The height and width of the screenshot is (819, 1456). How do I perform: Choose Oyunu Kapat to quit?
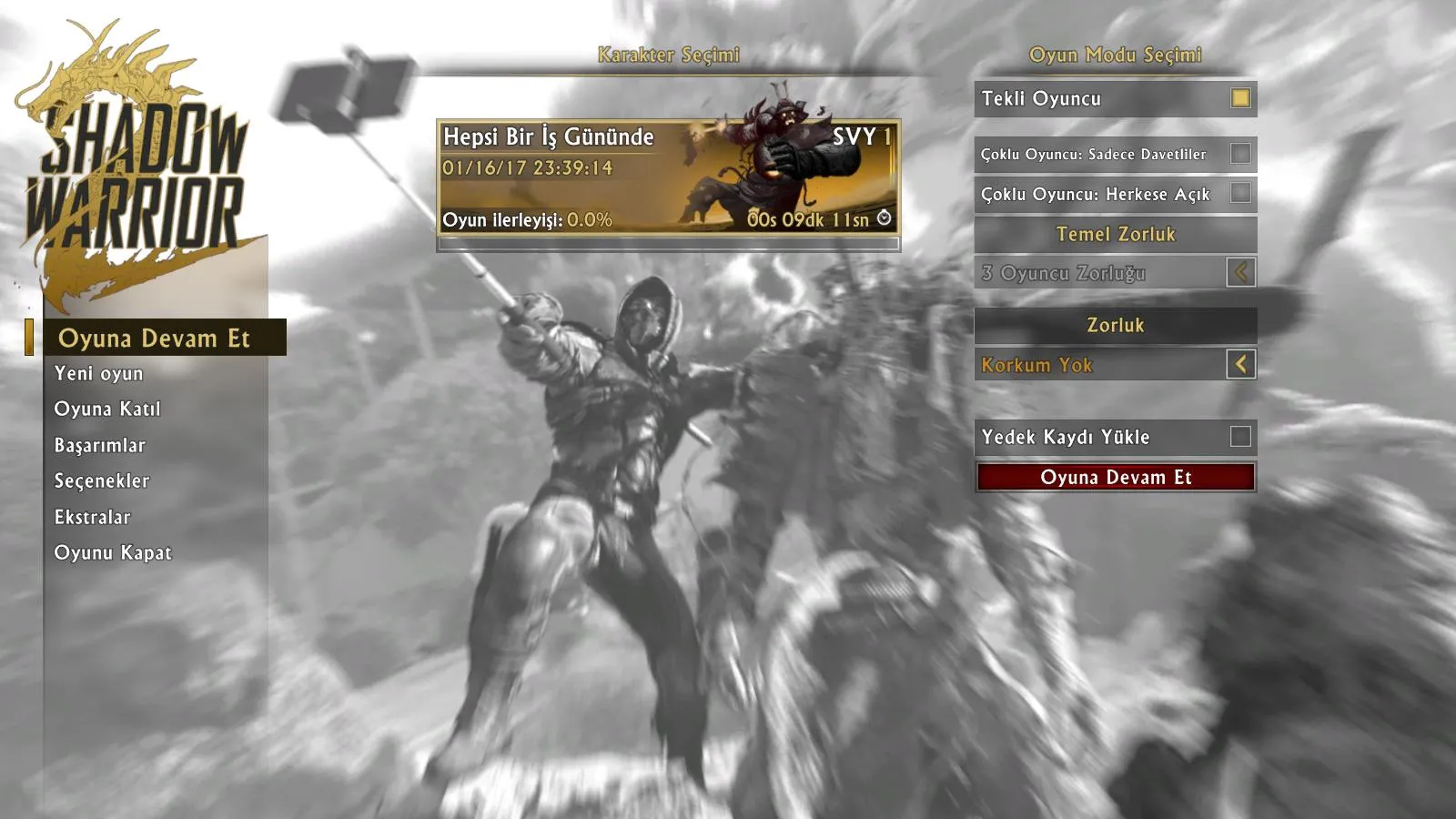[x=113, y=553]
